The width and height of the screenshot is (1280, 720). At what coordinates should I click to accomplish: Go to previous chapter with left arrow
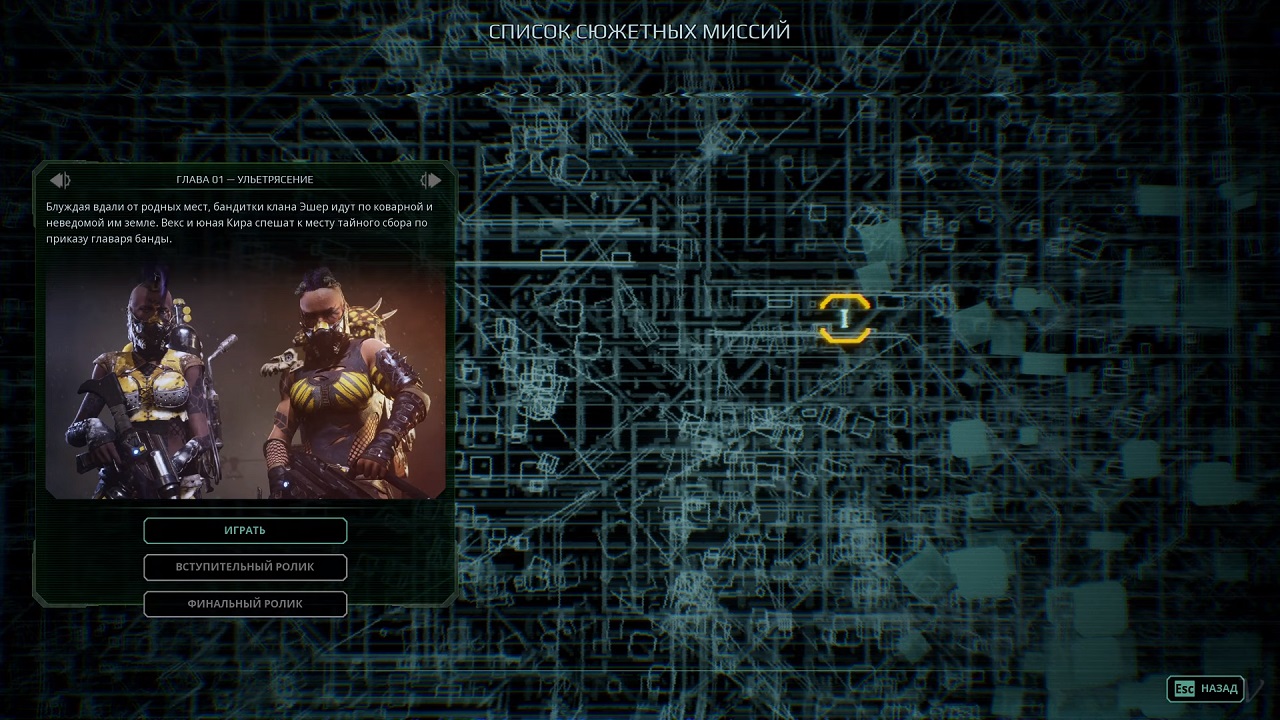[60, 180]
